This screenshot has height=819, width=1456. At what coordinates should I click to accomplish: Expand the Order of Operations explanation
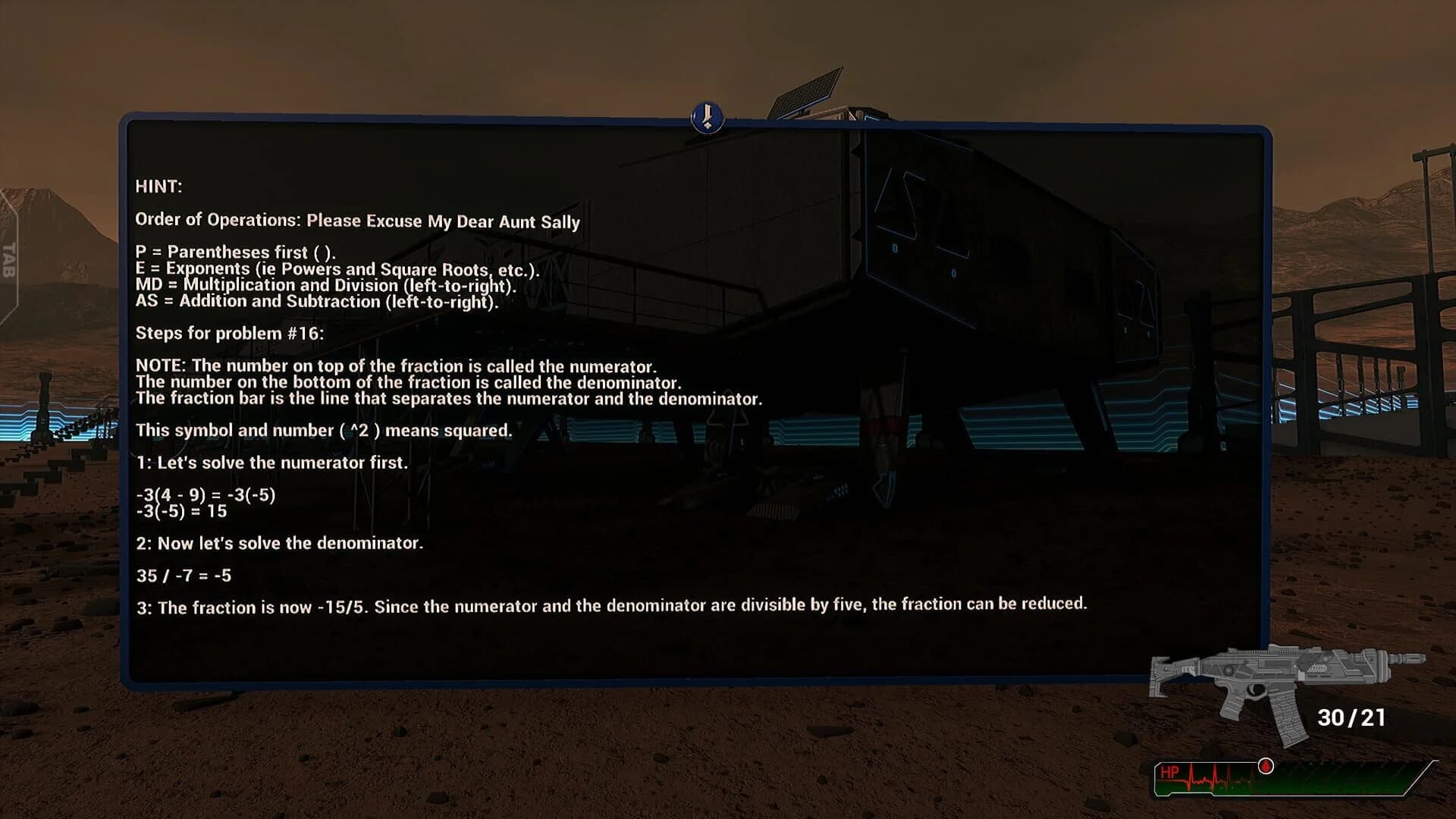[x=356, y=222]
